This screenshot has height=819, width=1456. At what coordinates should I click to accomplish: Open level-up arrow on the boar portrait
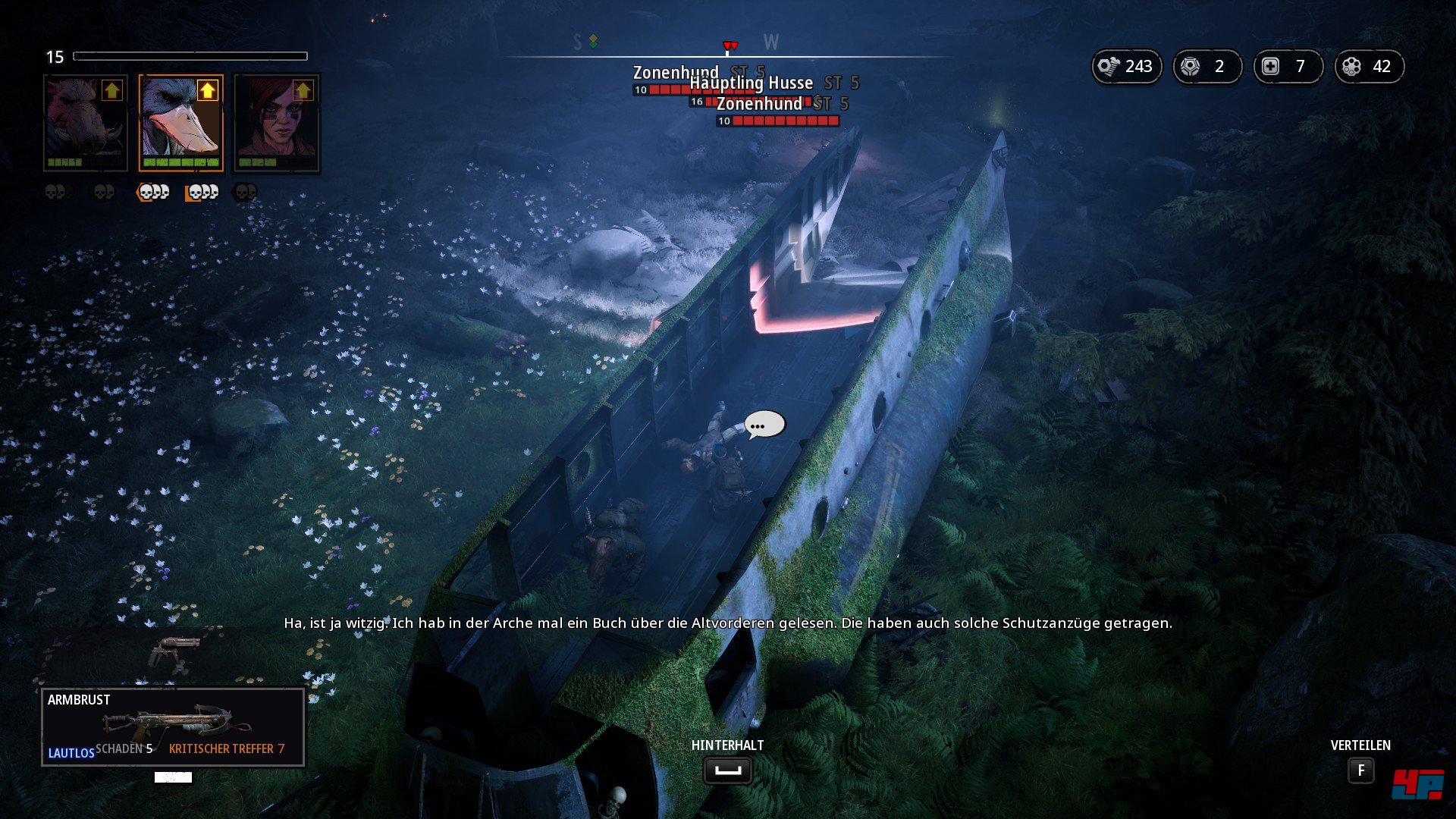pos(112,91)
